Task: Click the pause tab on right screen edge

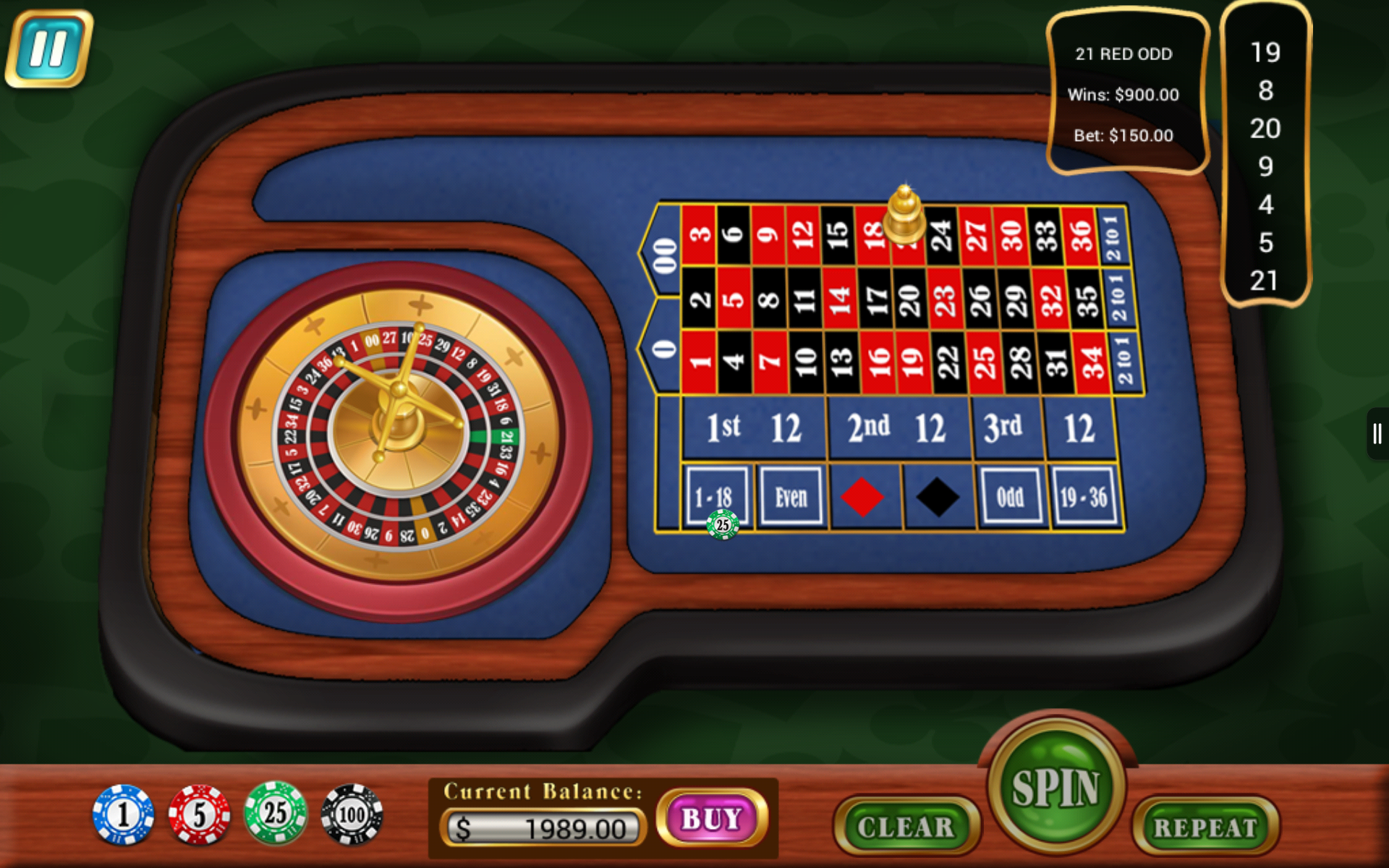Action: (1378, 434)
